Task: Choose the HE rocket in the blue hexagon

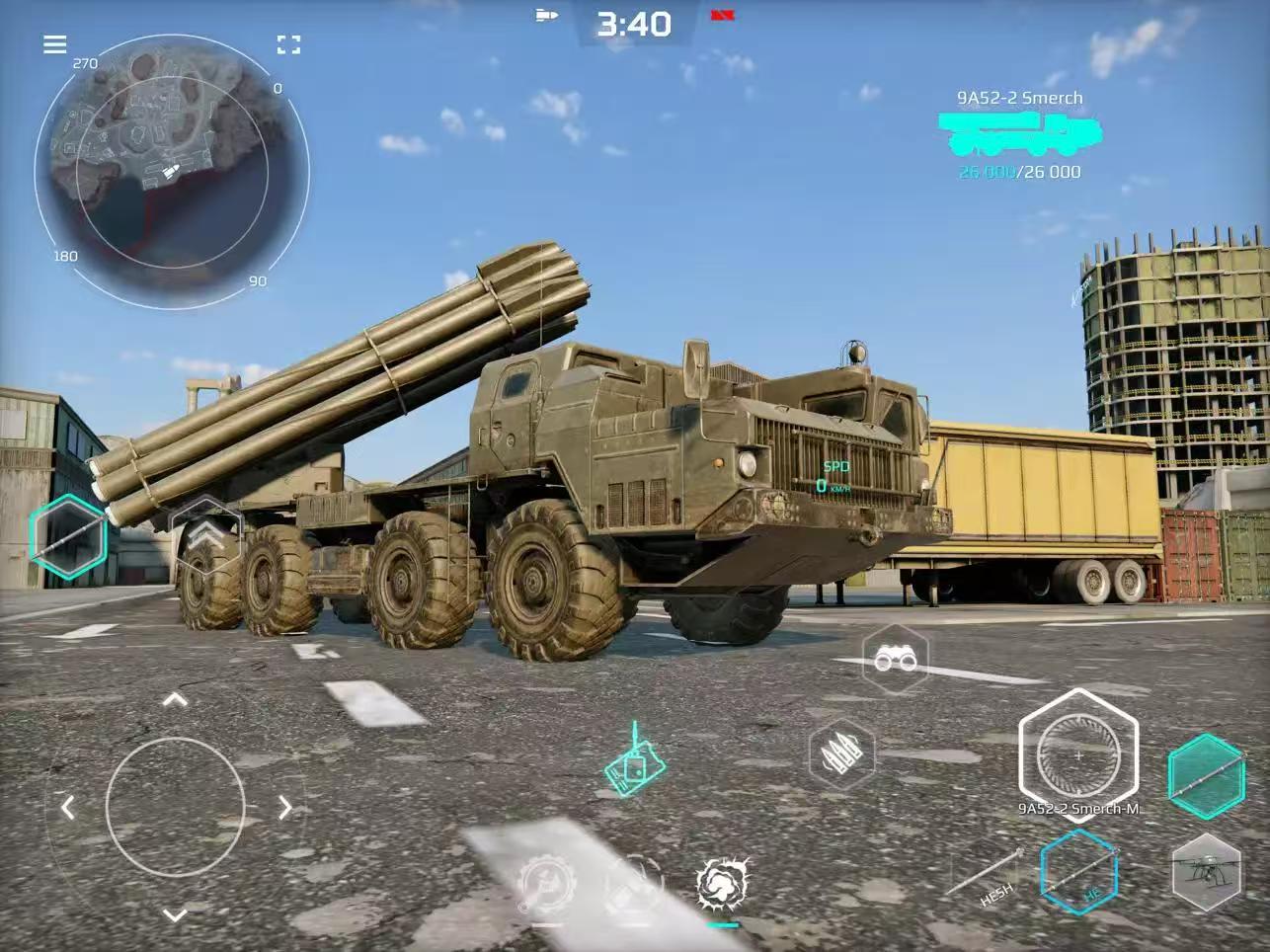Action: coord(1078,873)
